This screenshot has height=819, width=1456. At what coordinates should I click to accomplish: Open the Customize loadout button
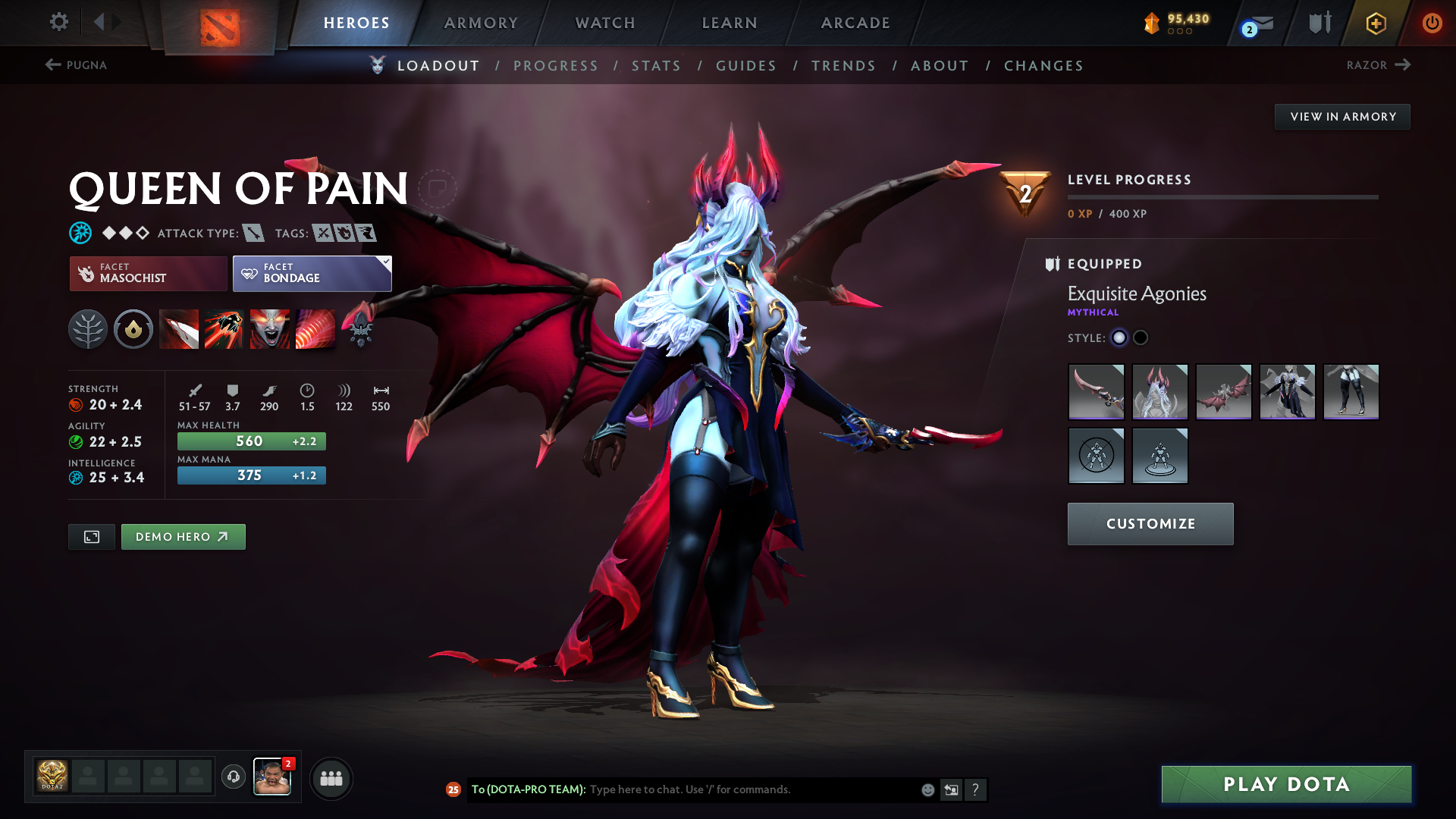(x=1150, y=524)
